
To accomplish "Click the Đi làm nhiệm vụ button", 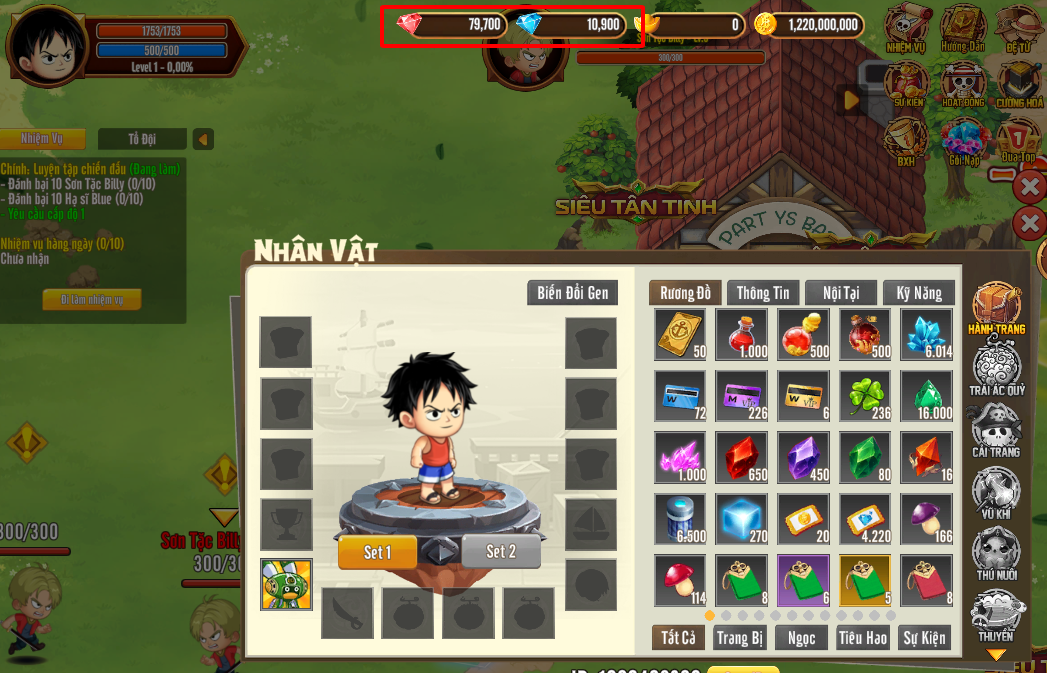I will tap(91, 300).
